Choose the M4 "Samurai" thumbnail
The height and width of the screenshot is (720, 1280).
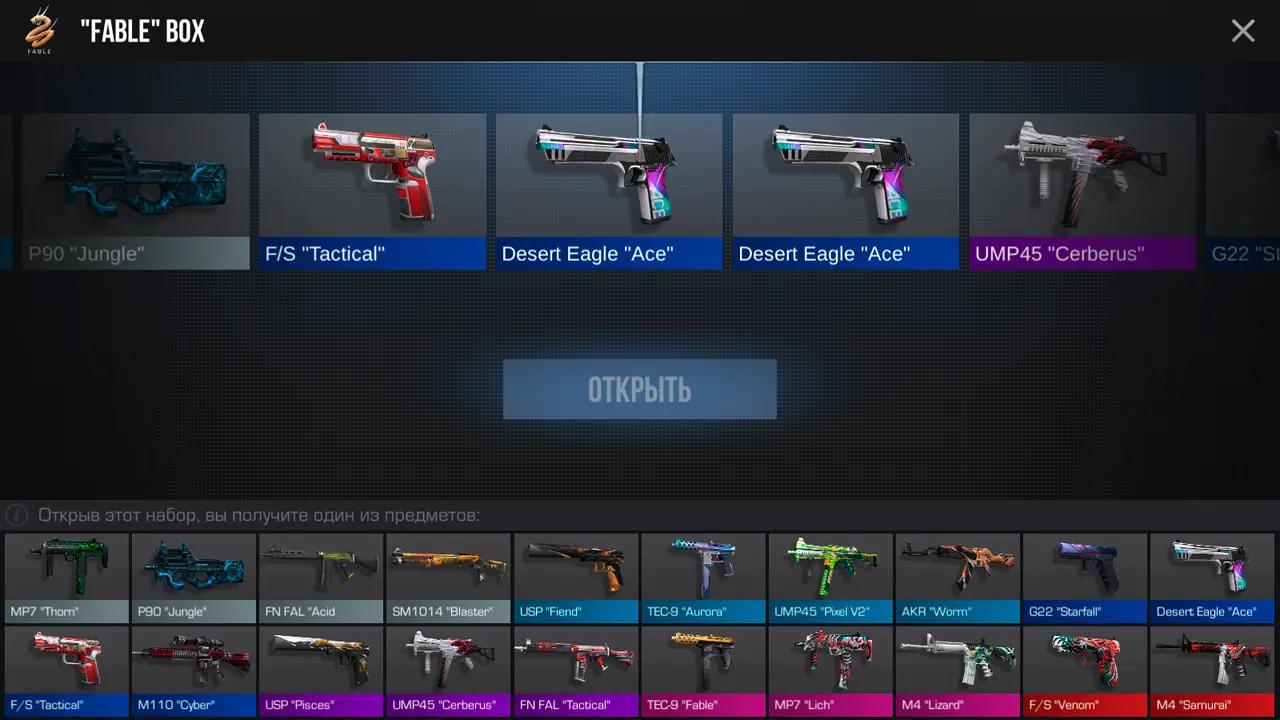(1212, 670)
